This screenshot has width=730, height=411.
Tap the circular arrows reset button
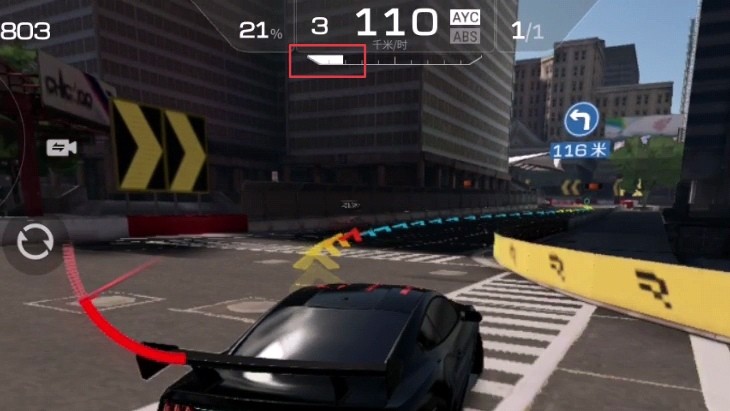(36, 243)
